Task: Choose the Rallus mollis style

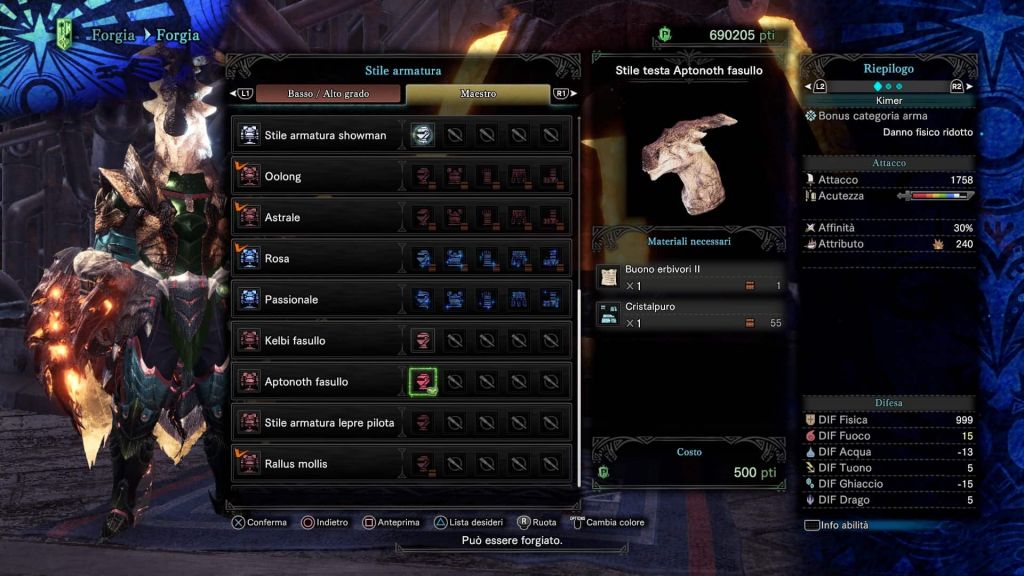Action: 296,464
